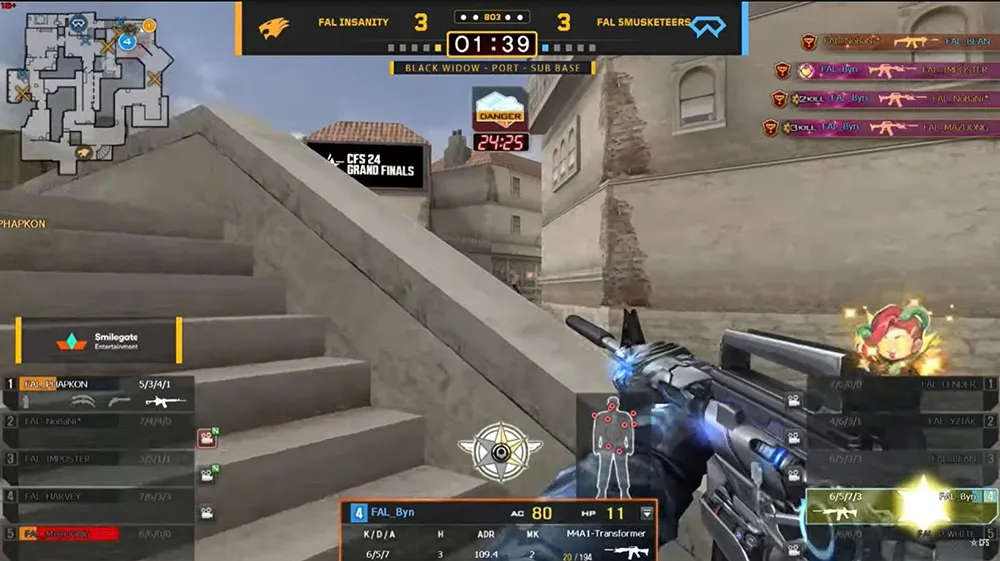Choose the FAL_NoBaNi* player row
This screenshot has height=561, width=1000.
point(98,421)
